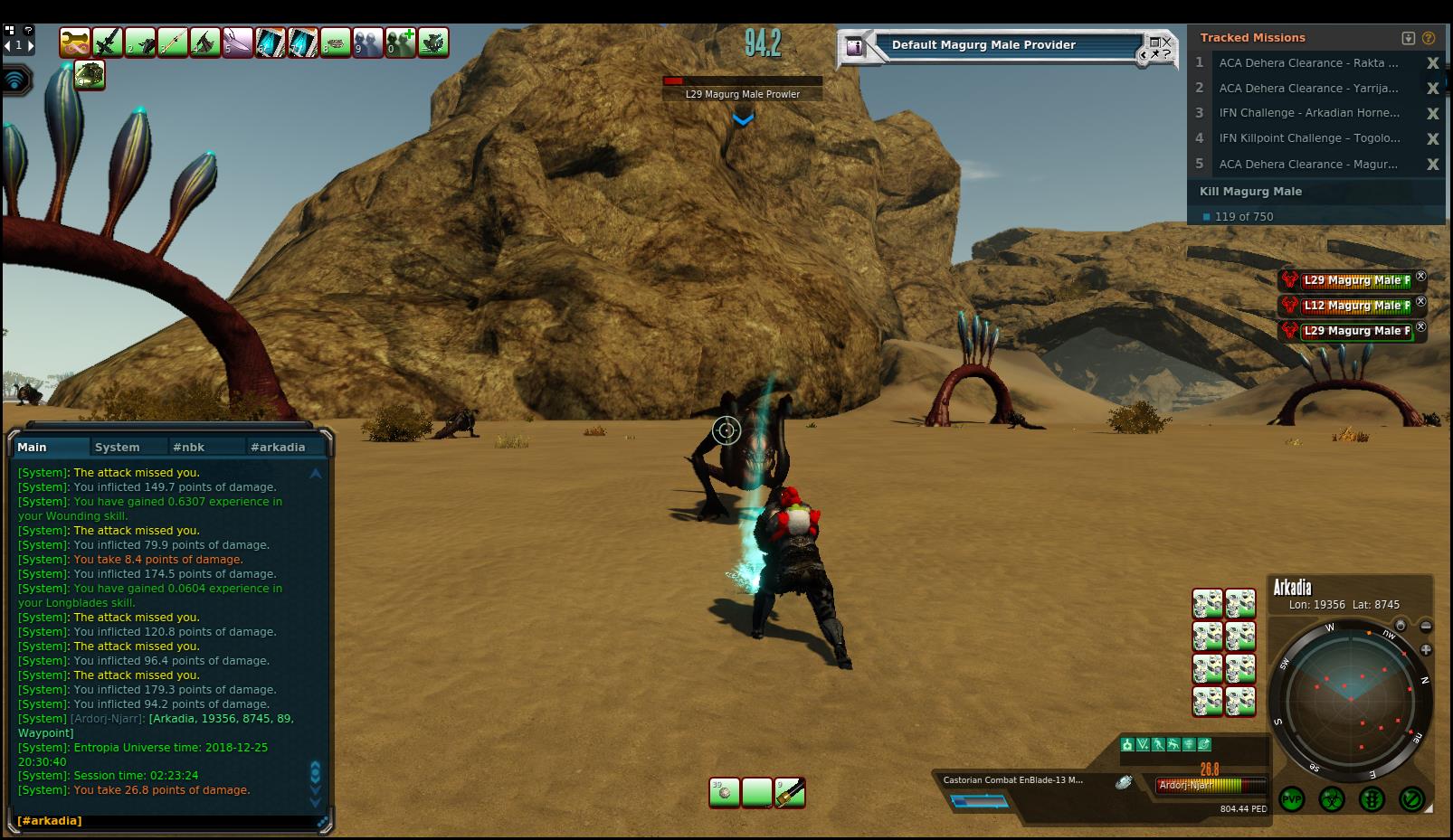Image resolution: width=1453 pixels, height=840 pixels.
Task: Dismiss the L12 Magurg Male target entry
Action: point(1420,302)
